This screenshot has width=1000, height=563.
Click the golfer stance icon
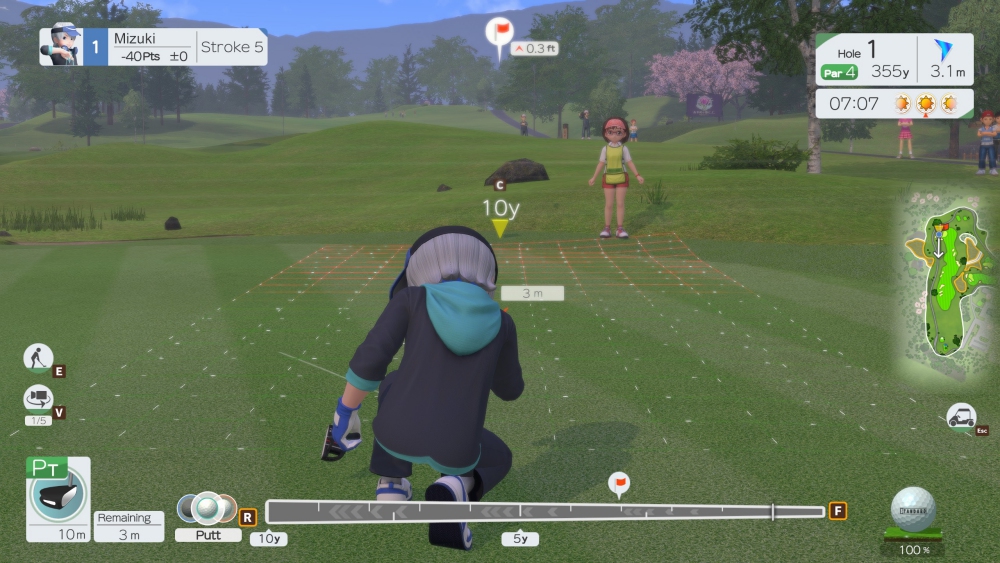click(x=38, y=357)
